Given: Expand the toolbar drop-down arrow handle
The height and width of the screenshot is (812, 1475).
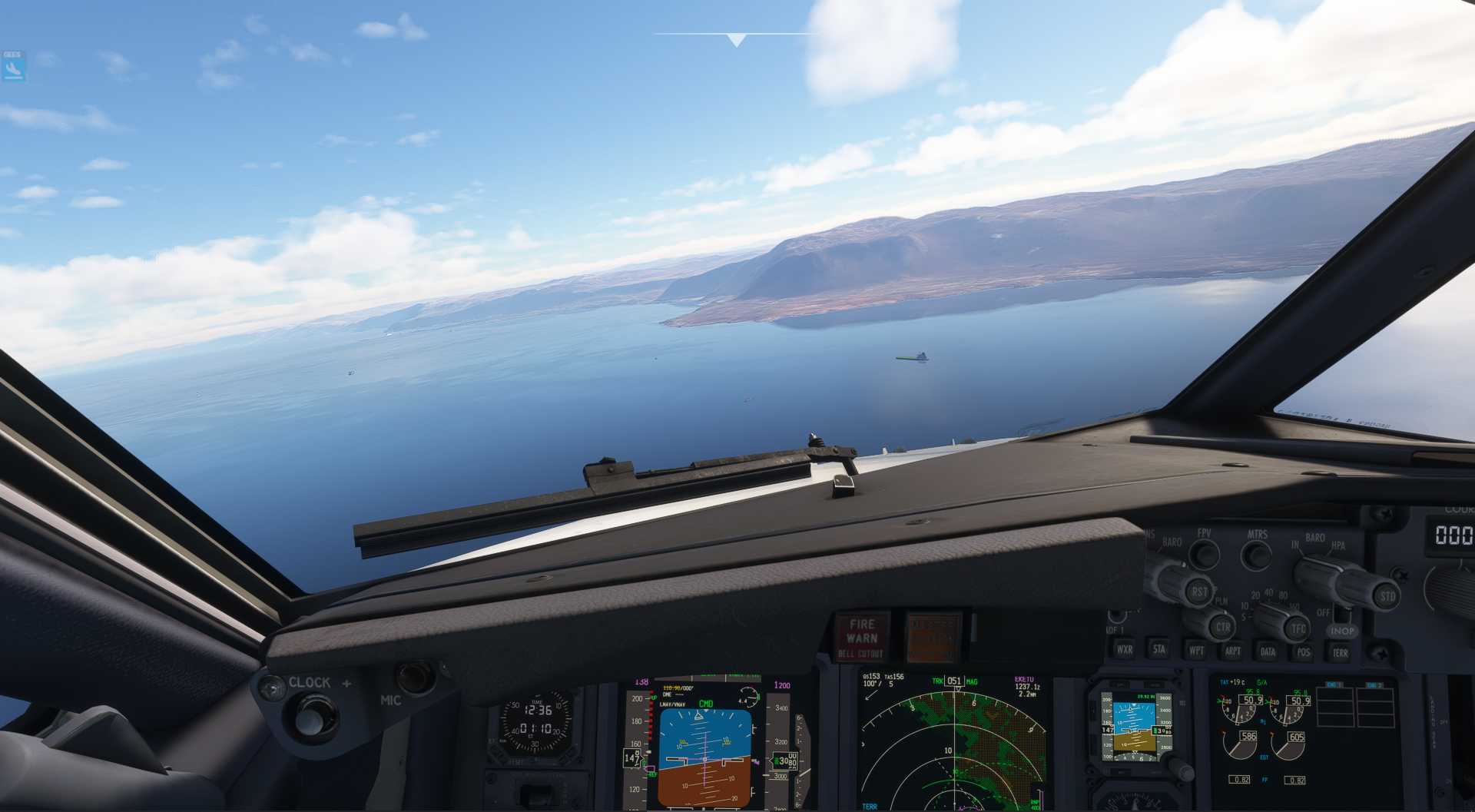Looking at the screenshot, I should click(x=736, y=40).
